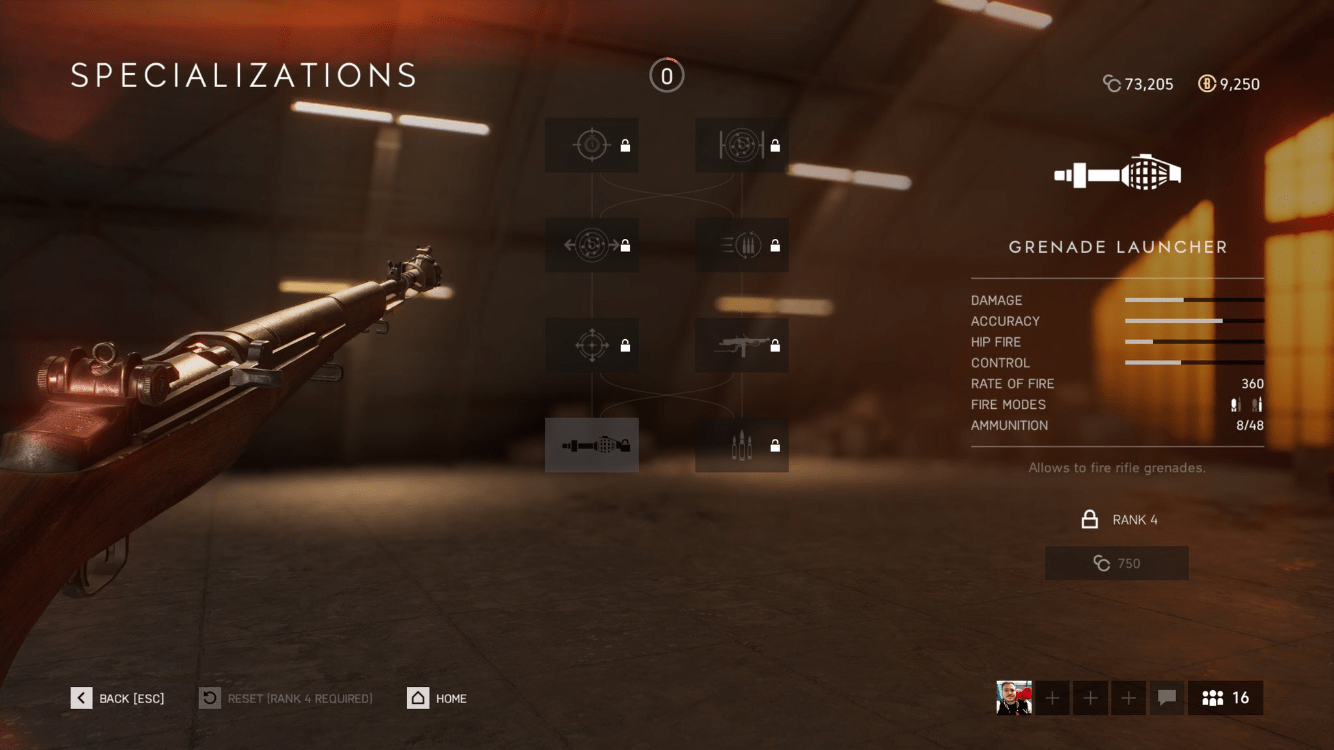Open the squad chat message icon
The width and height of the screenshot is (1334, 750).
tap(1166, 698)
